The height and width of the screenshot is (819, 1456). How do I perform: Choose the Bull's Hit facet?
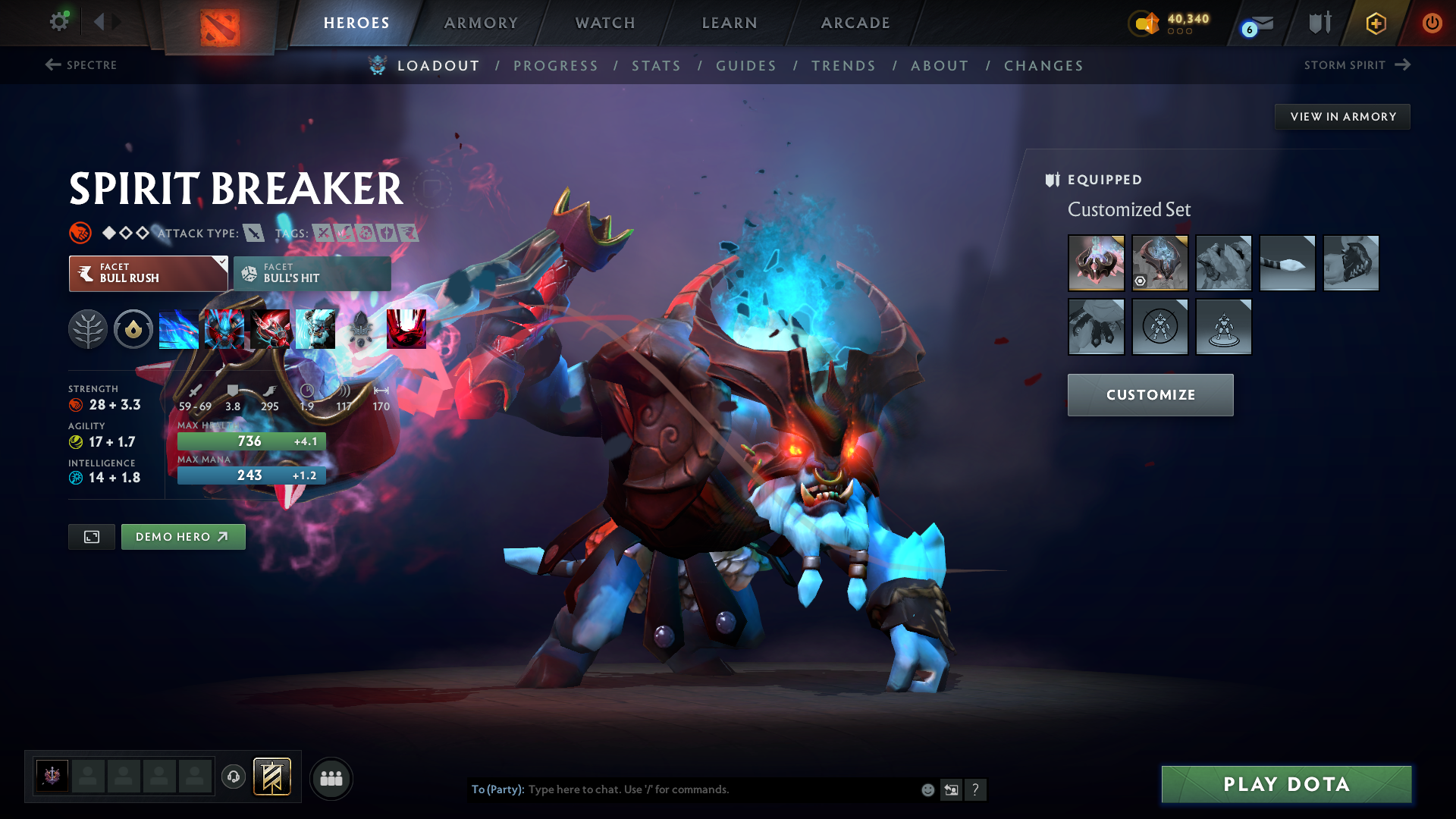click(x=312, y=274)
